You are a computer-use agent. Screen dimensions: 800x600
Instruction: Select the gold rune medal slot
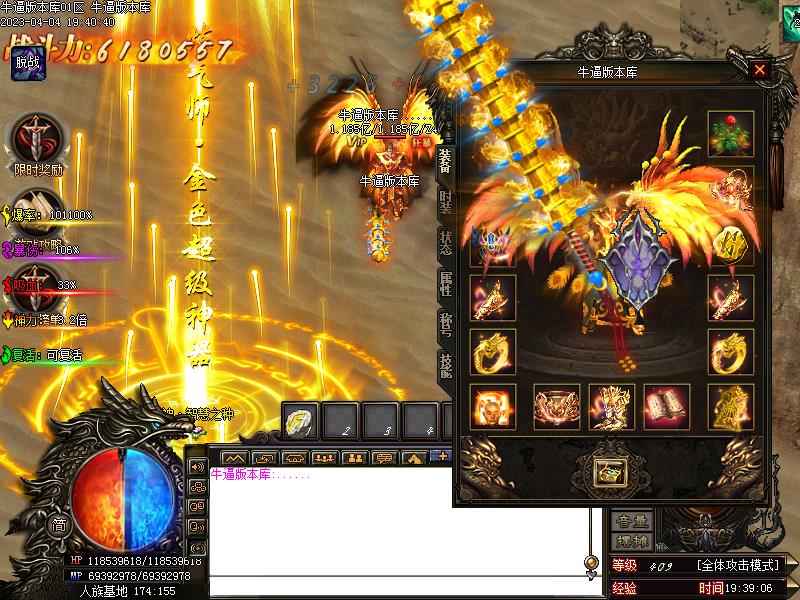click(x=730, y=243)
